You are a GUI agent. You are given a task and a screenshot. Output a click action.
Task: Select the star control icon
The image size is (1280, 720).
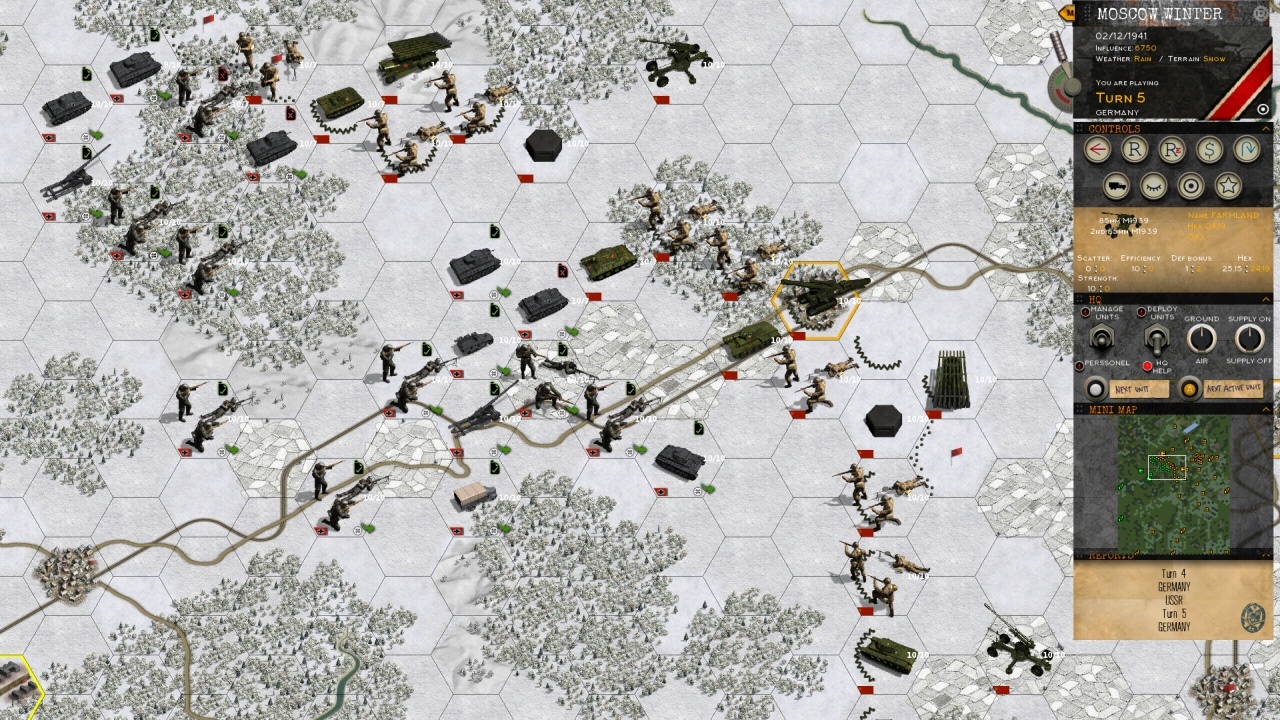1227,185
